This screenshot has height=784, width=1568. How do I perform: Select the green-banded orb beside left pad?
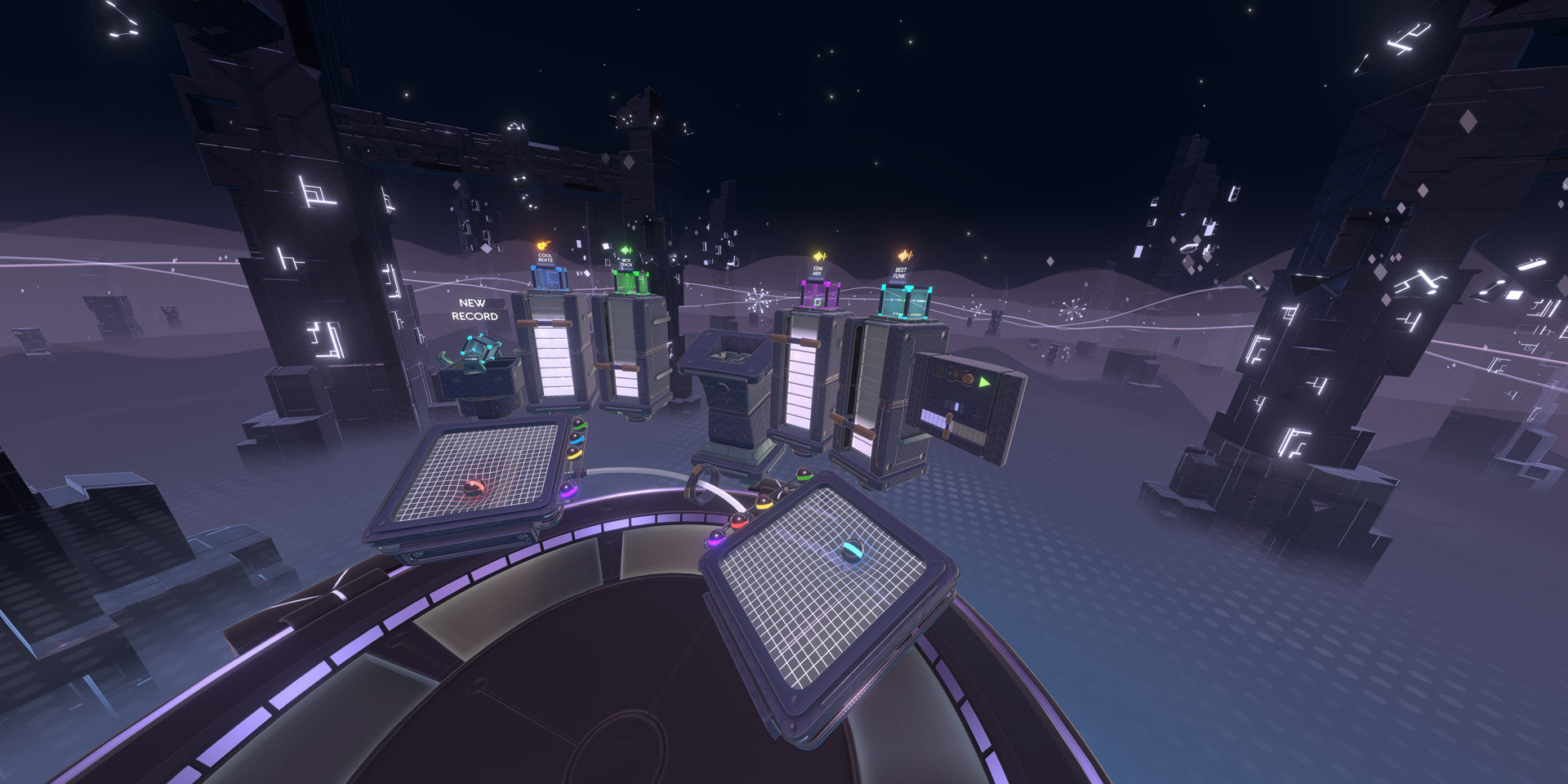point(579,425)
